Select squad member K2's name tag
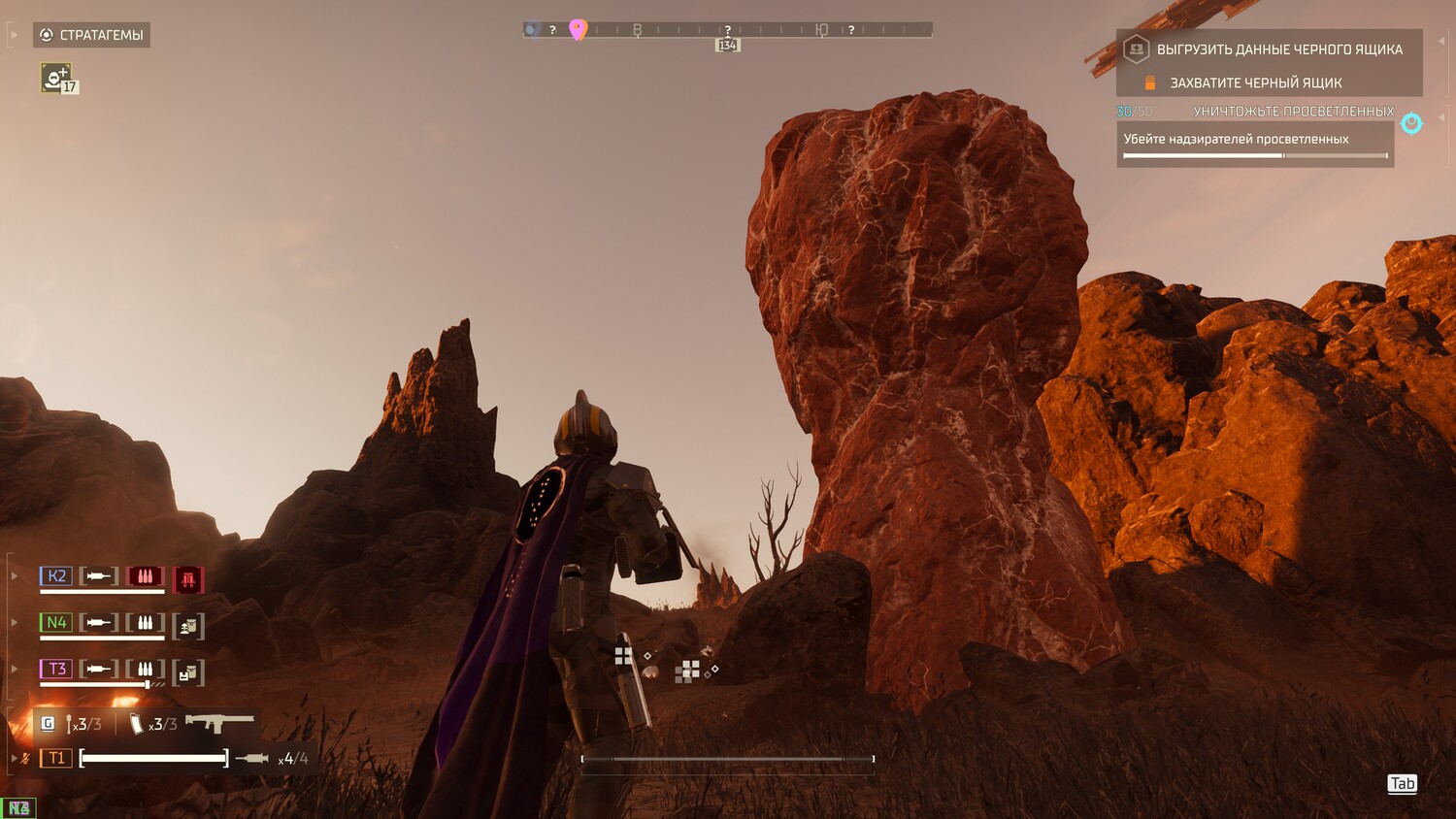Screen dimensions: 1456x819 [x=56, y=576]
